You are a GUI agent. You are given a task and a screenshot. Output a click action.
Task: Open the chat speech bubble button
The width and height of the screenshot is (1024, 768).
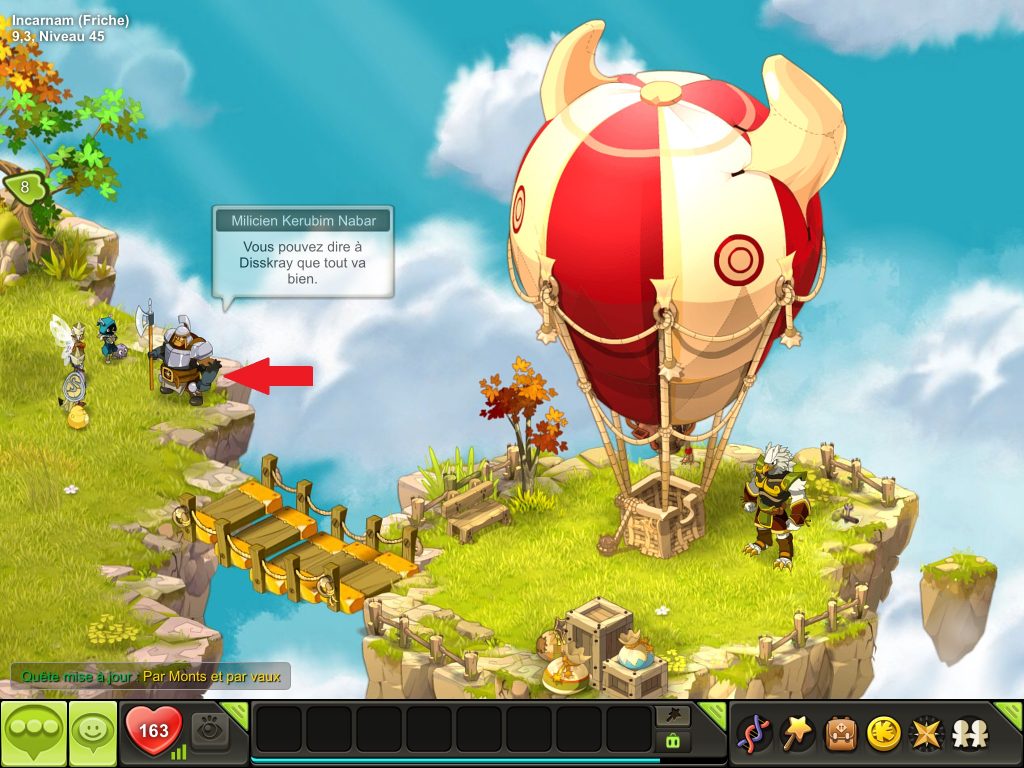pos(34,733)
